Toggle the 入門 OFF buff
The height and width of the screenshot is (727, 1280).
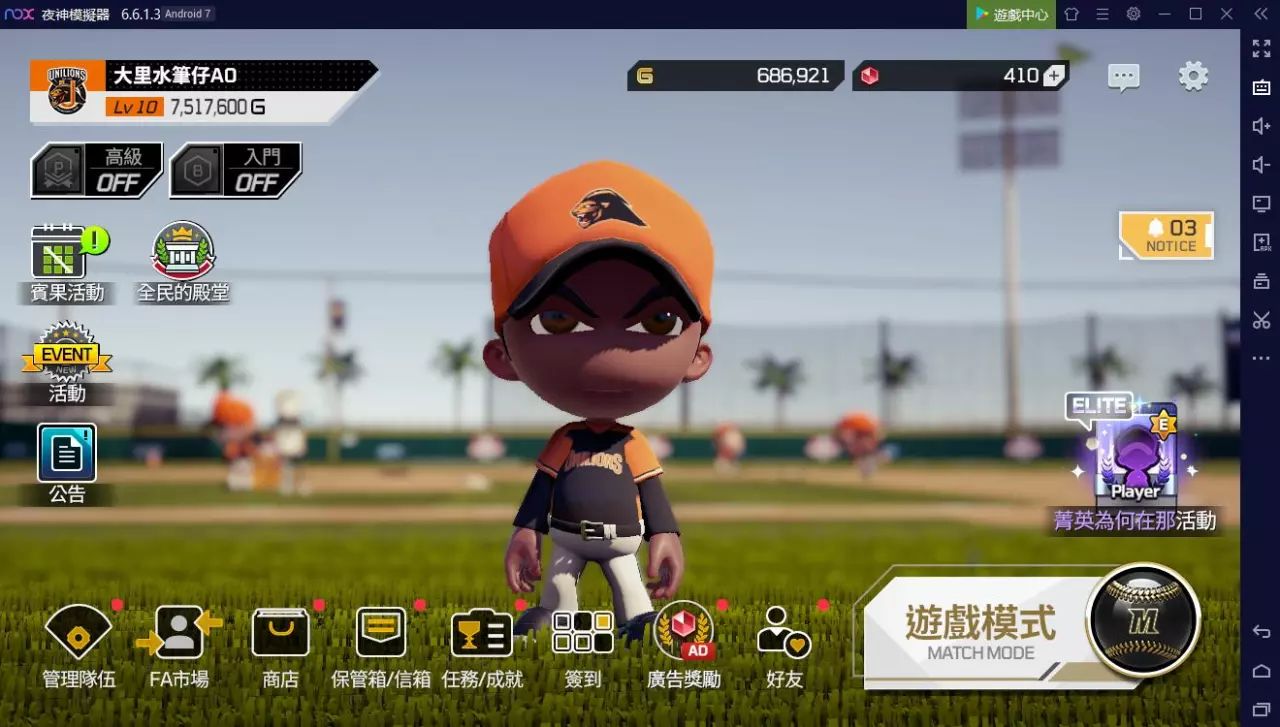(x=236, y=171)
